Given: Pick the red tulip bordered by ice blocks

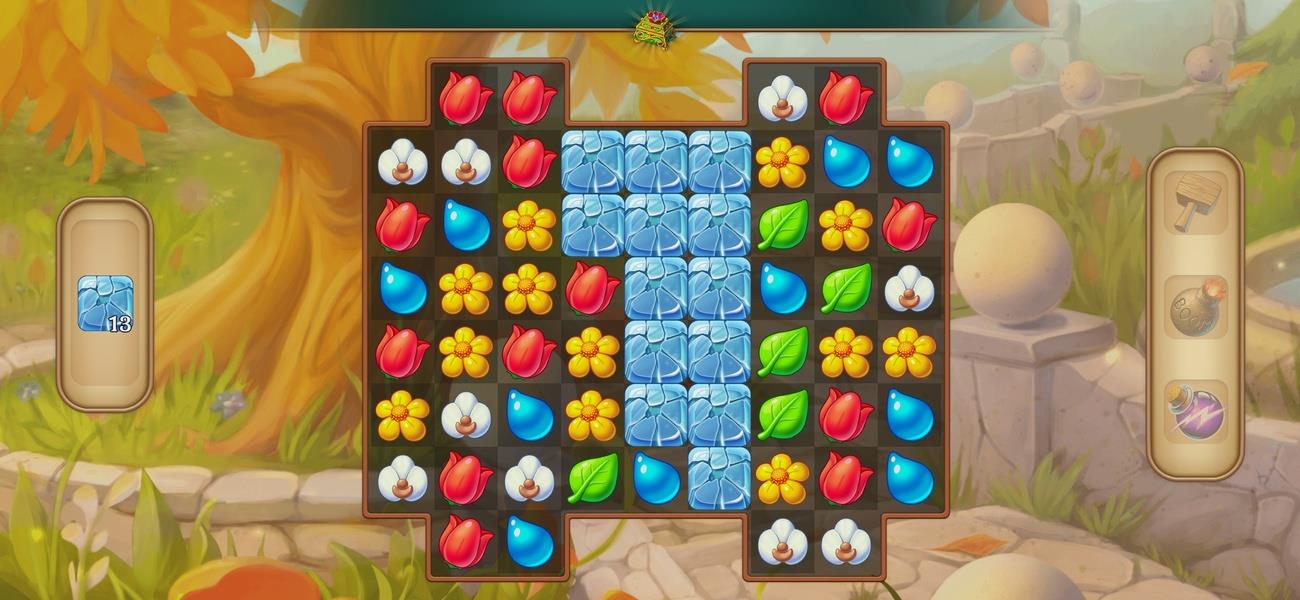Looking at the screenshot, I should pyautogui.click(x=593, y=288).
